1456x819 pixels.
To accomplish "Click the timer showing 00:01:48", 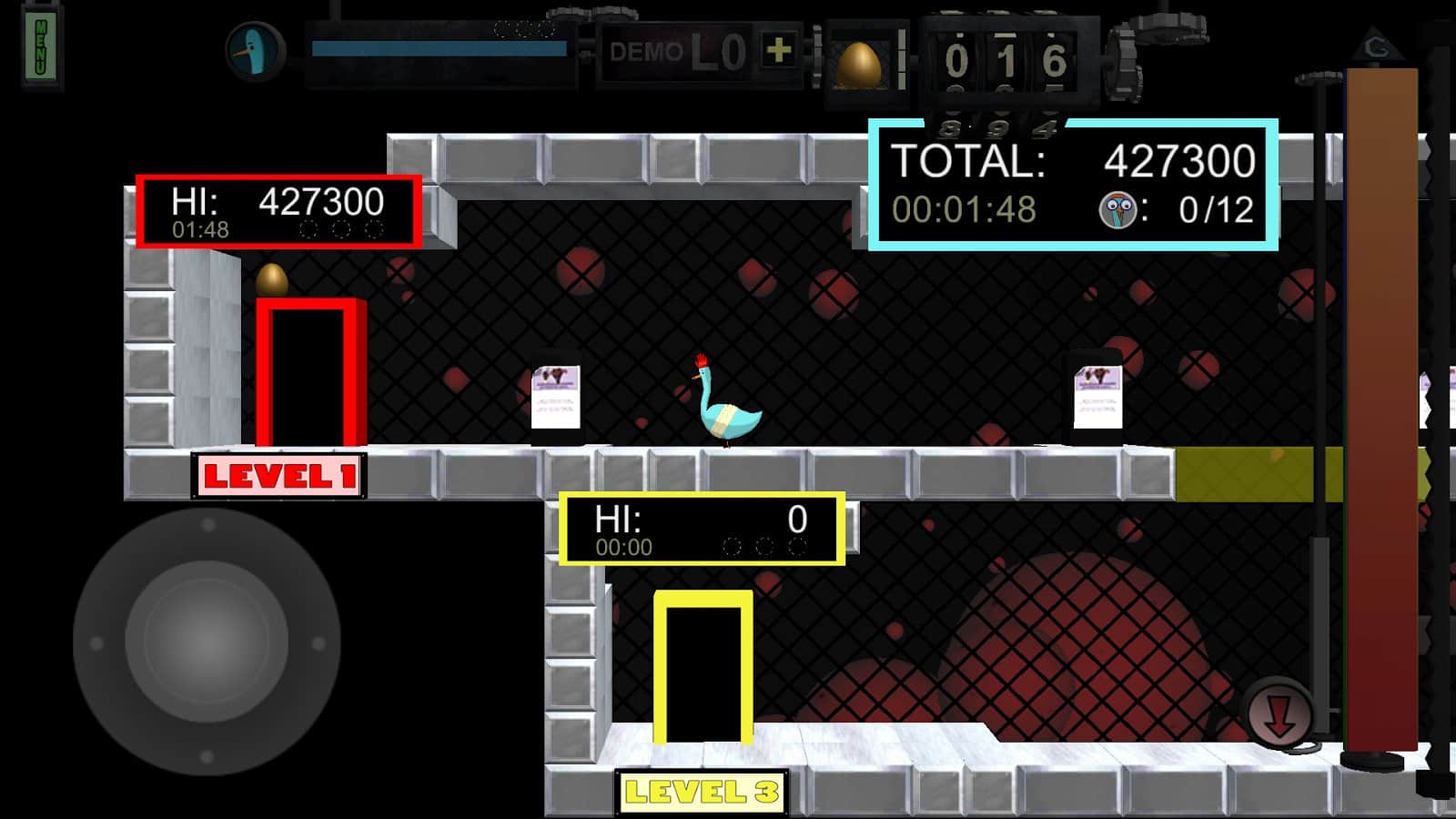I will click(x=965, y=207).
